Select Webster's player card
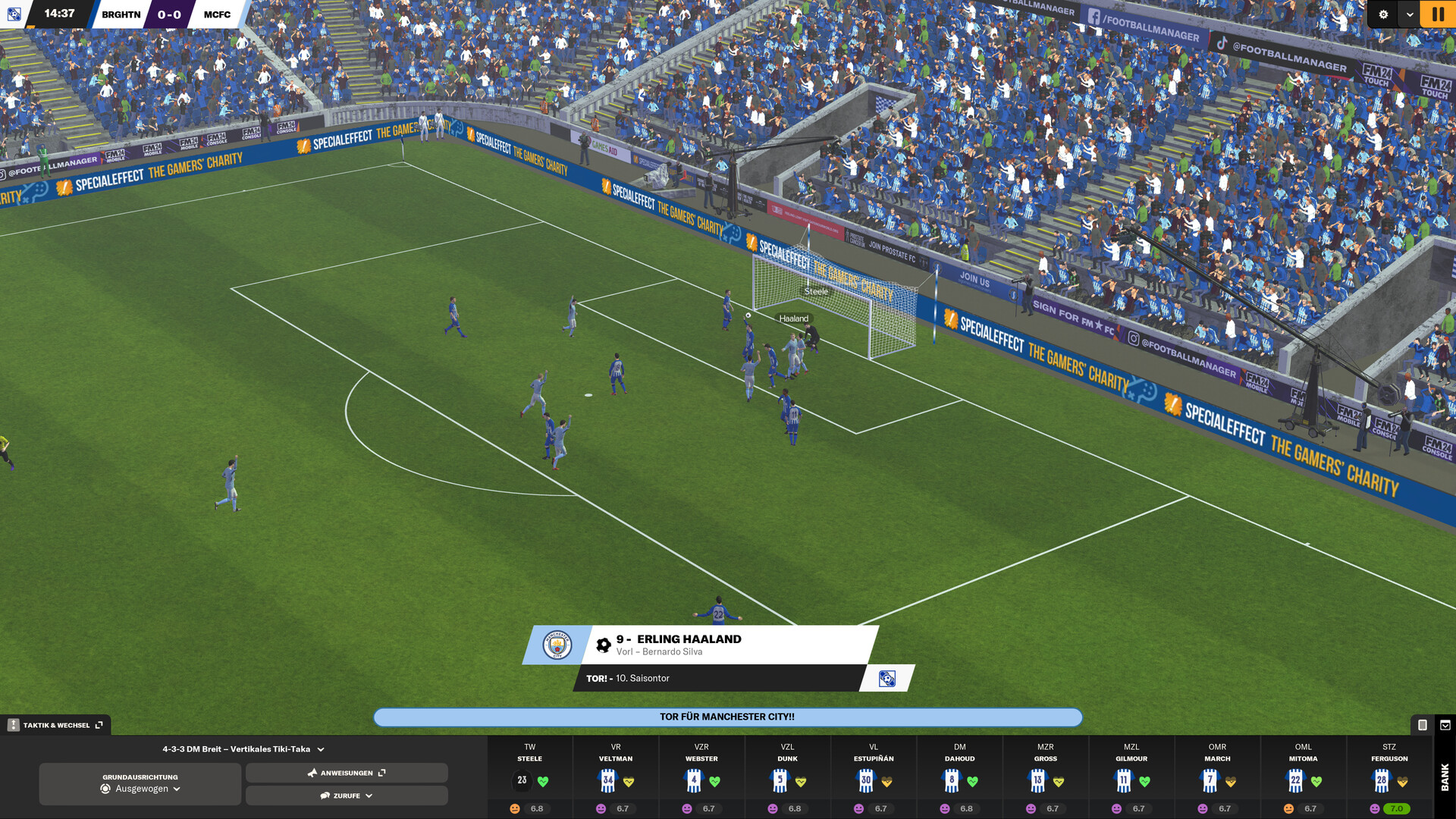 (x=701, y=777)
